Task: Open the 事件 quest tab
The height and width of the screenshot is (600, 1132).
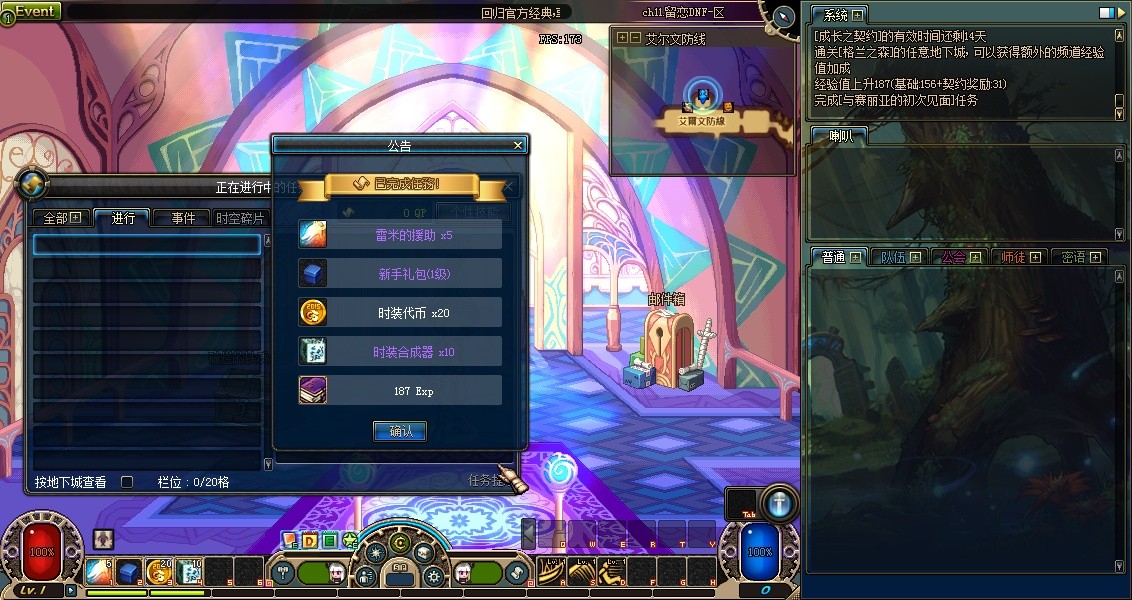Action: pos(183,218)
